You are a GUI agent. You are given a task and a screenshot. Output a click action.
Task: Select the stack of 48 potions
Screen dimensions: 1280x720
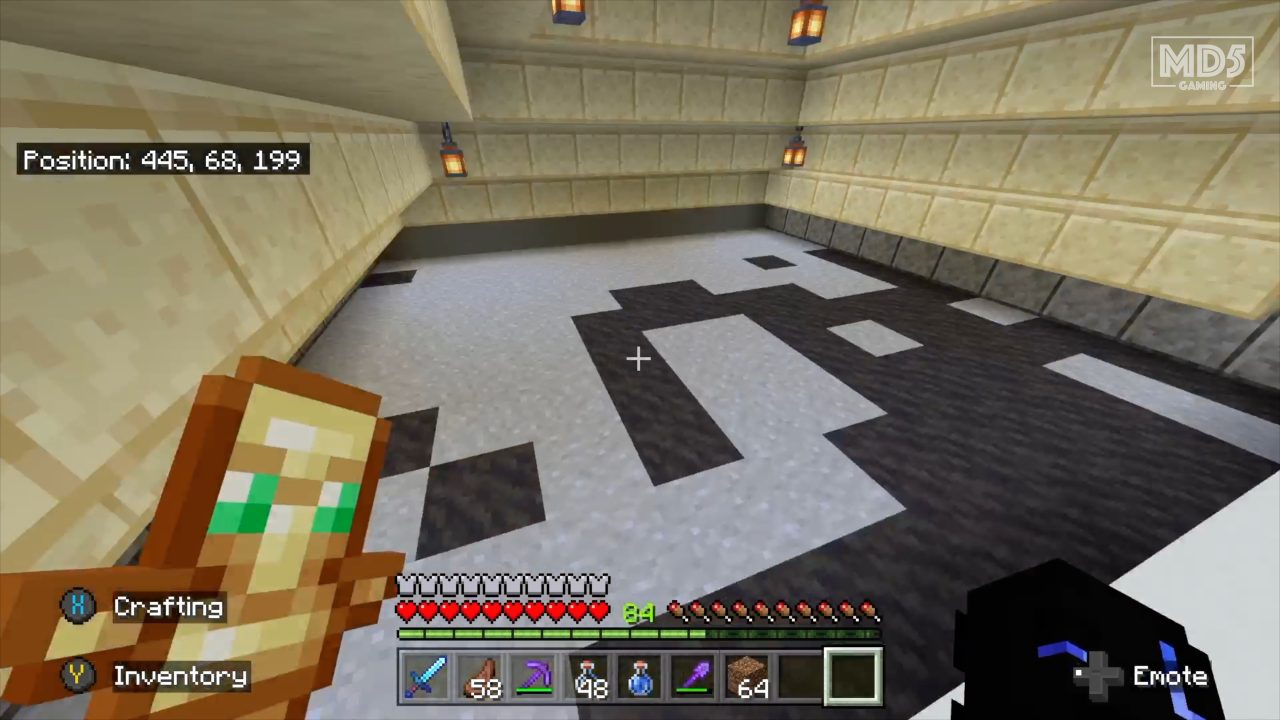(590, 677)
